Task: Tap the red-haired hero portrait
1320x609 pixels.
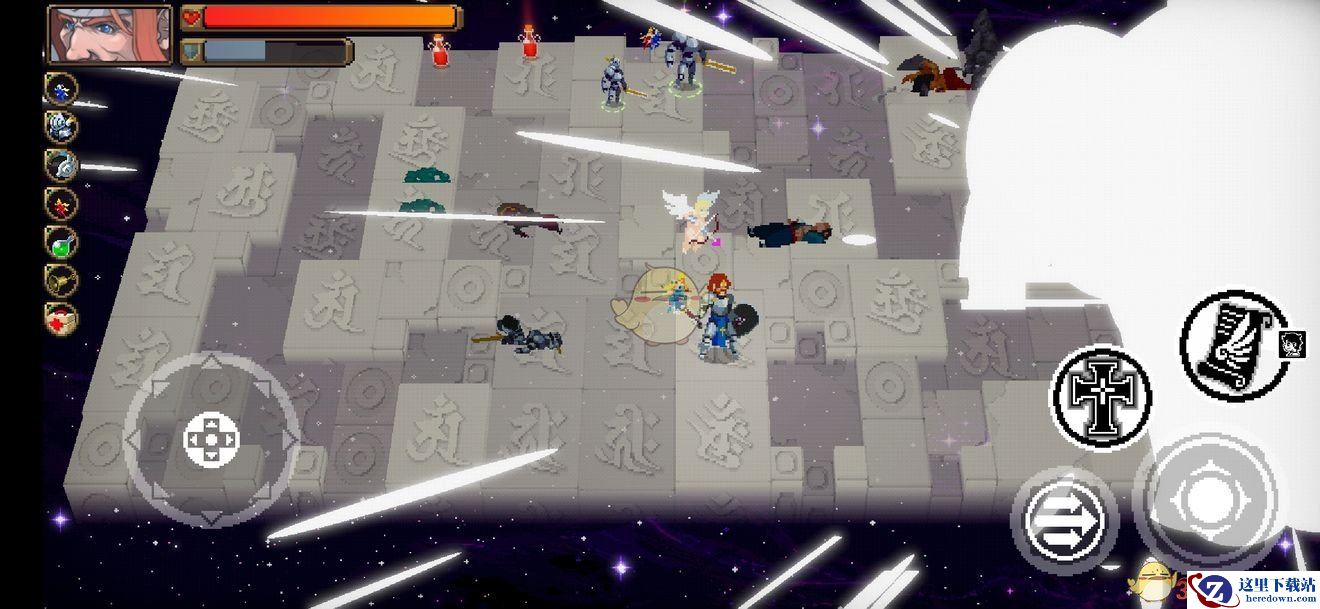Action: [109, 34]
